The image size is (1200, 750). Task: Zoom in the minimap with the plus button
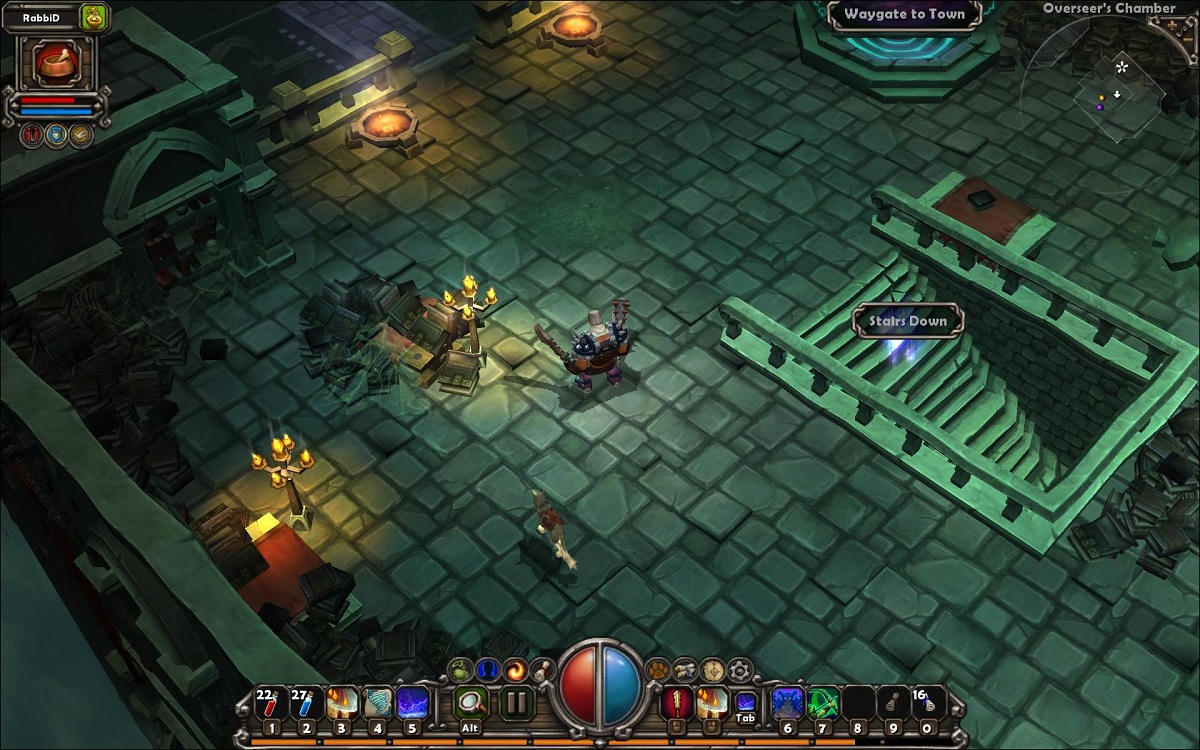pos(1170,27)
